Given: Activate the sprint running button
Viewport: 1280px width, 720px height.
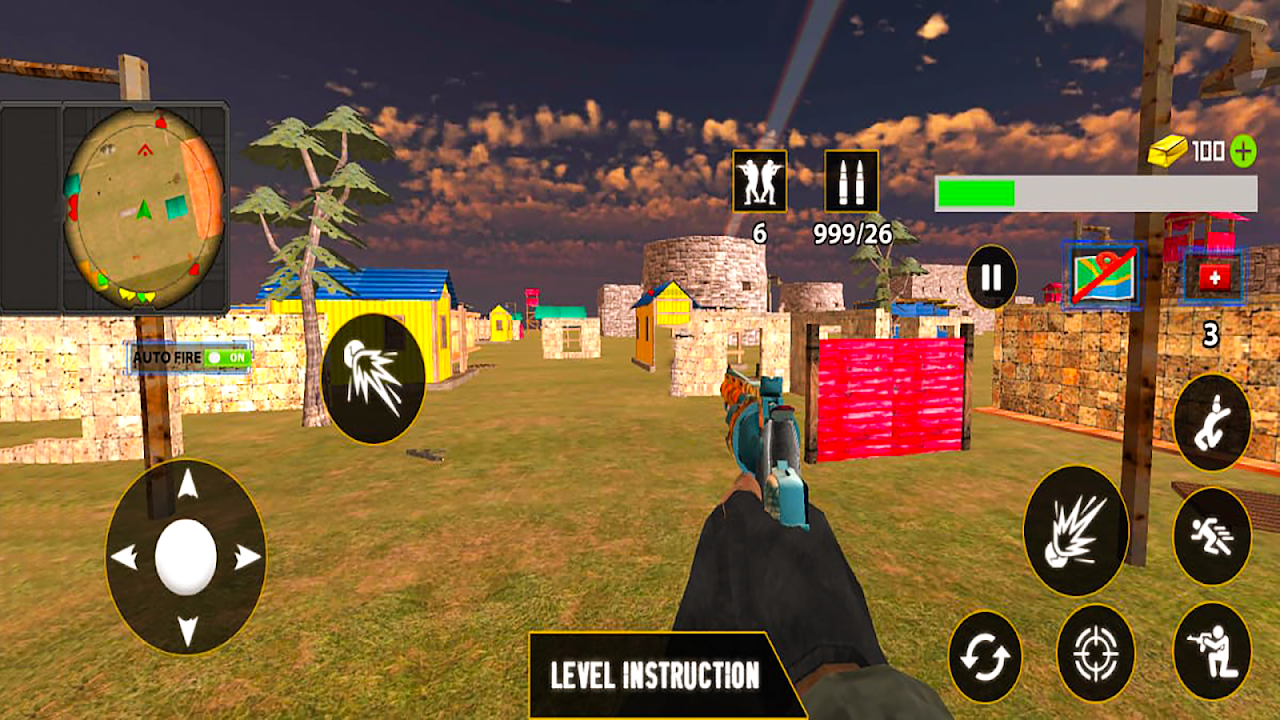Looking at the screenshot, I should point(1211,536).
